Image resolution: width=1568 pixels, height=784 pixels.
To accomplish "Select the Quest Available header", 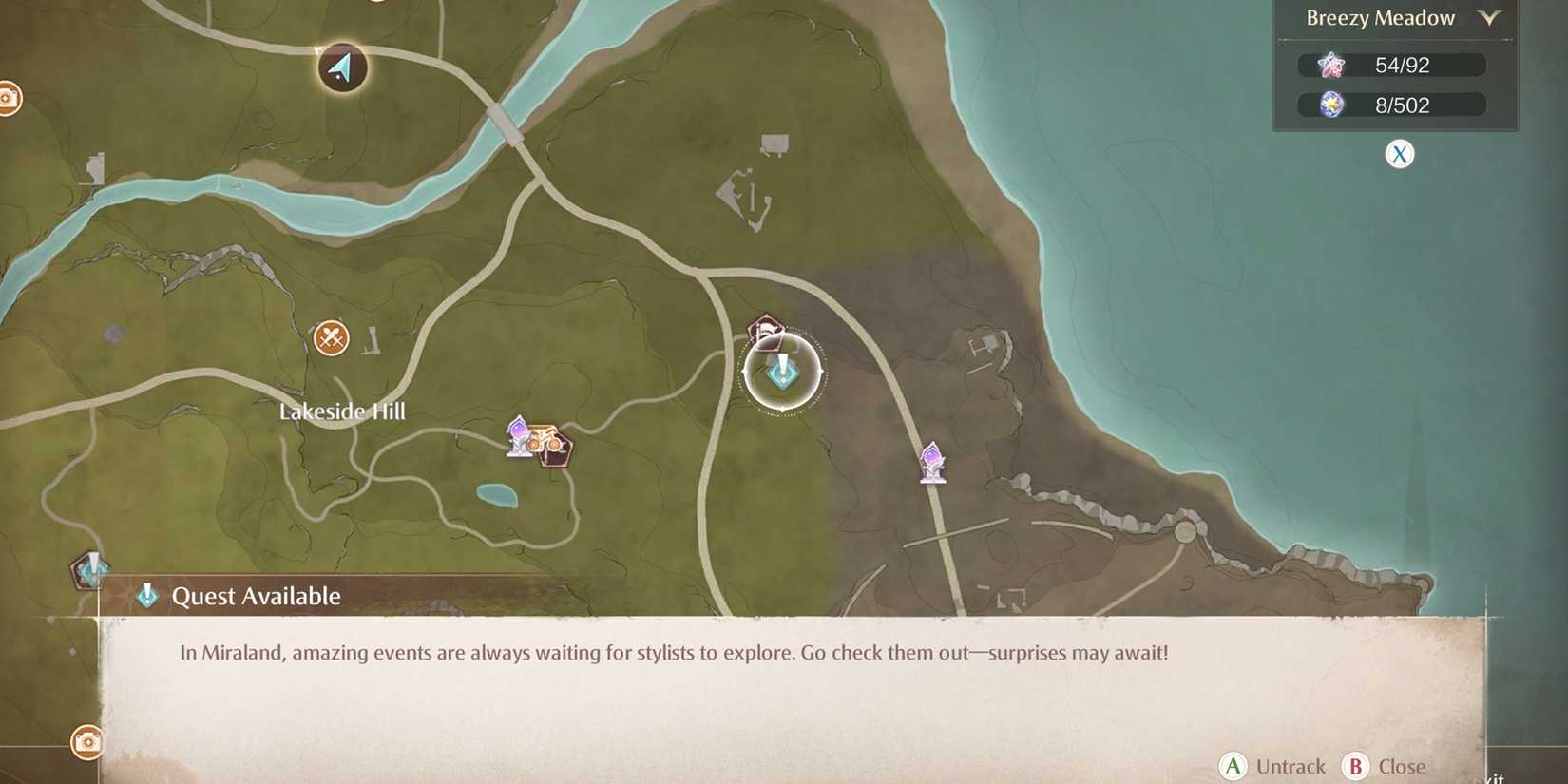I will (x=255, y=596).
